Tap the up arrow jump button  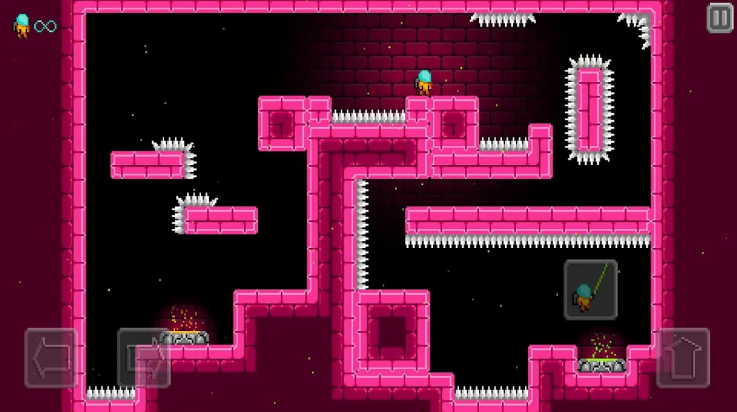click(683, 358)
